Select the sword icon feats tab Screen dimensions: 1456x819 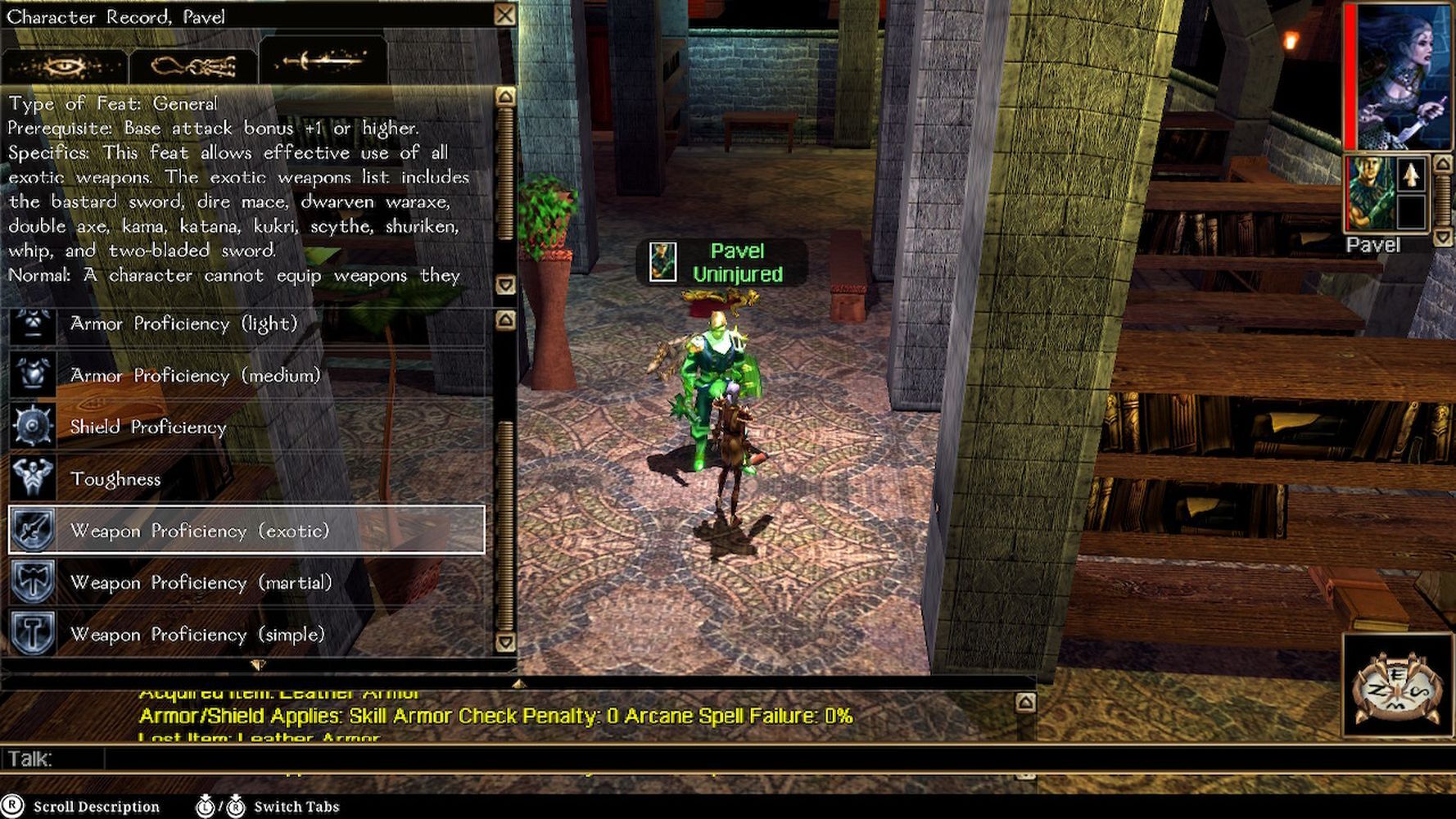pyautogui.click(x=323, y=61)
